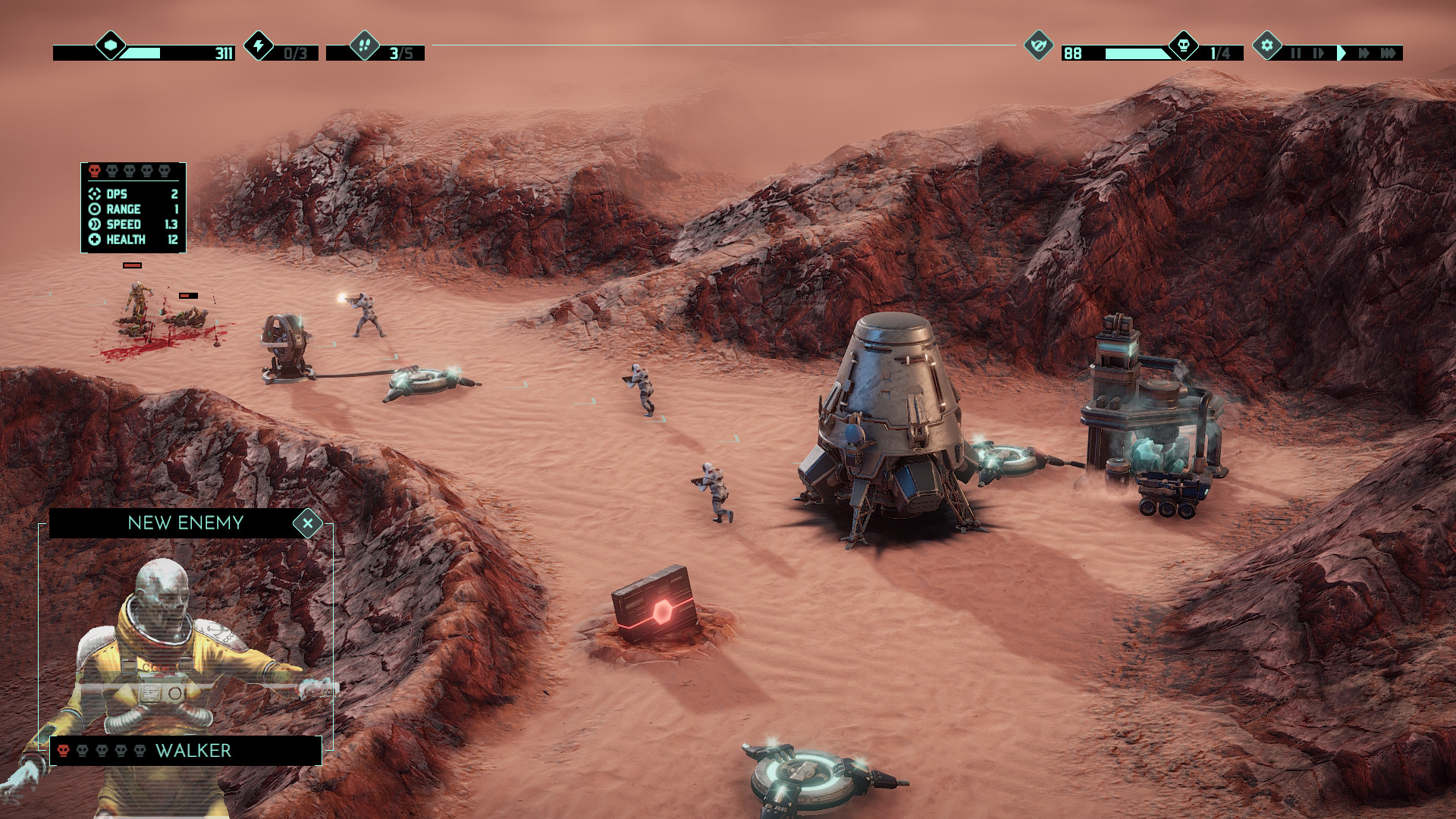Click the DPS stat icon in enemy panel
1456x819 pixels.
95,194
